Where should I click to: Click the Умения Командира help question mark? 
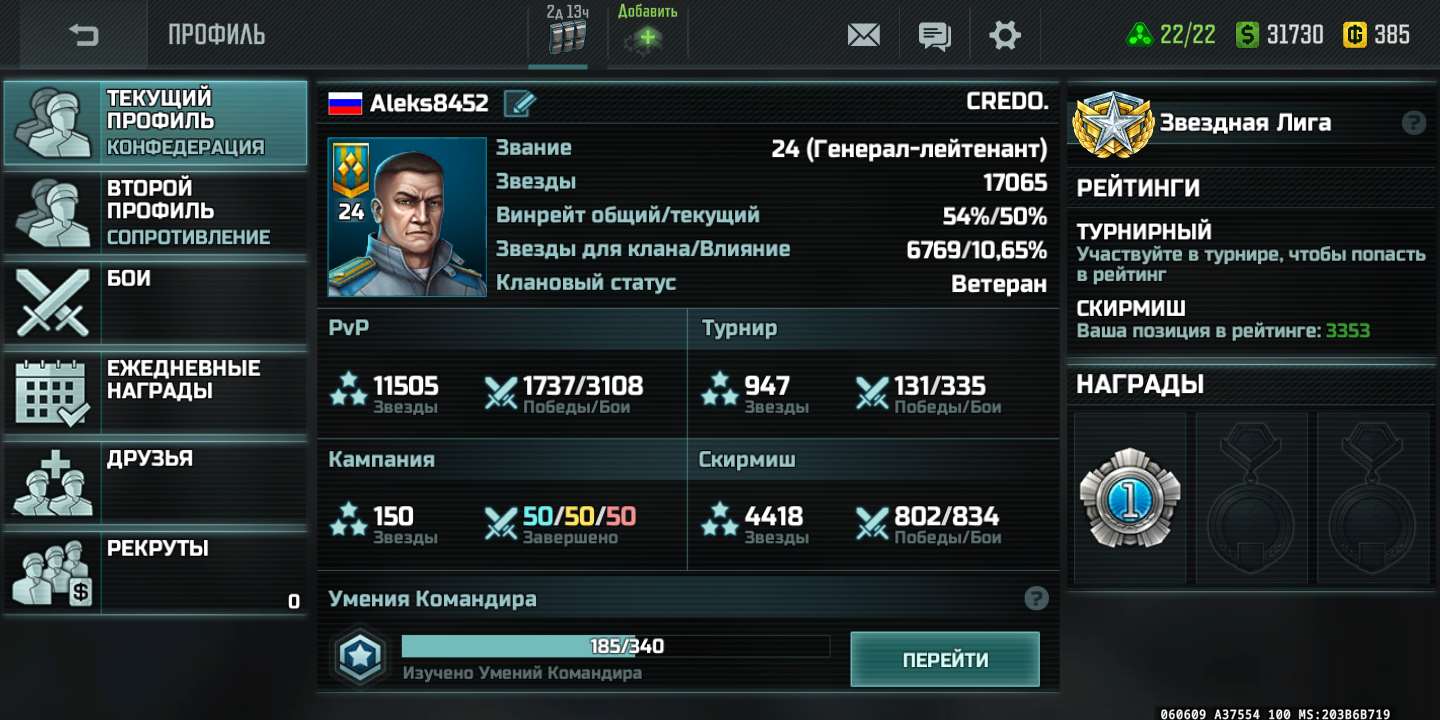1034,598
